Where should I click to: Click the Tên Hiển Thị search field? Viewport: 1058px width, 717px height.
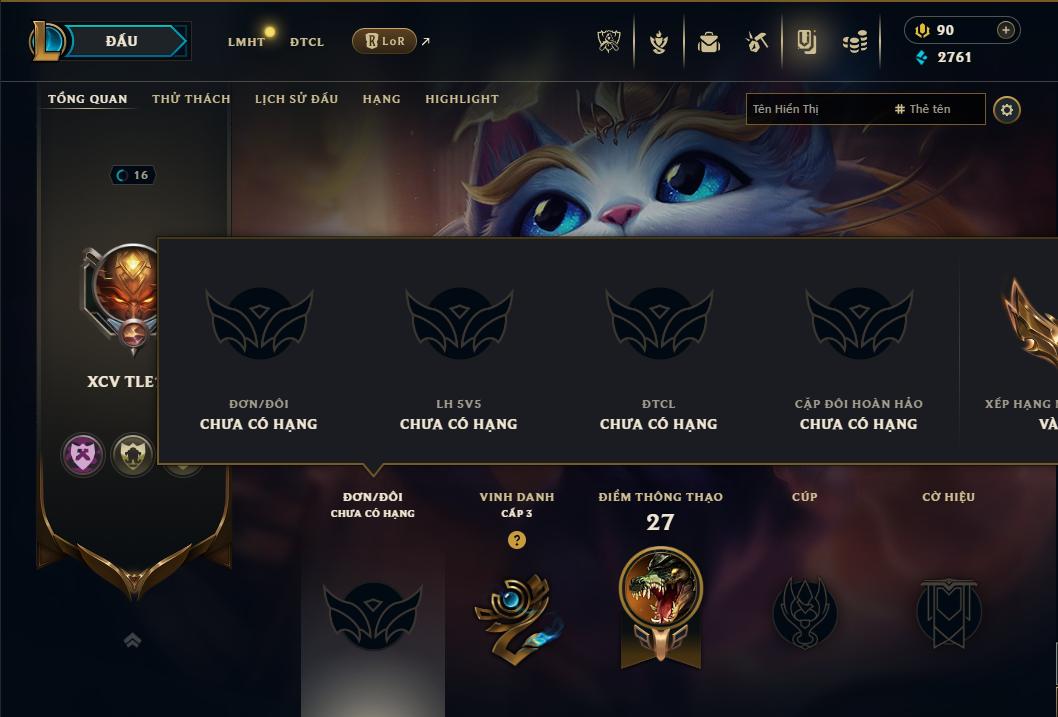(815, 109)
